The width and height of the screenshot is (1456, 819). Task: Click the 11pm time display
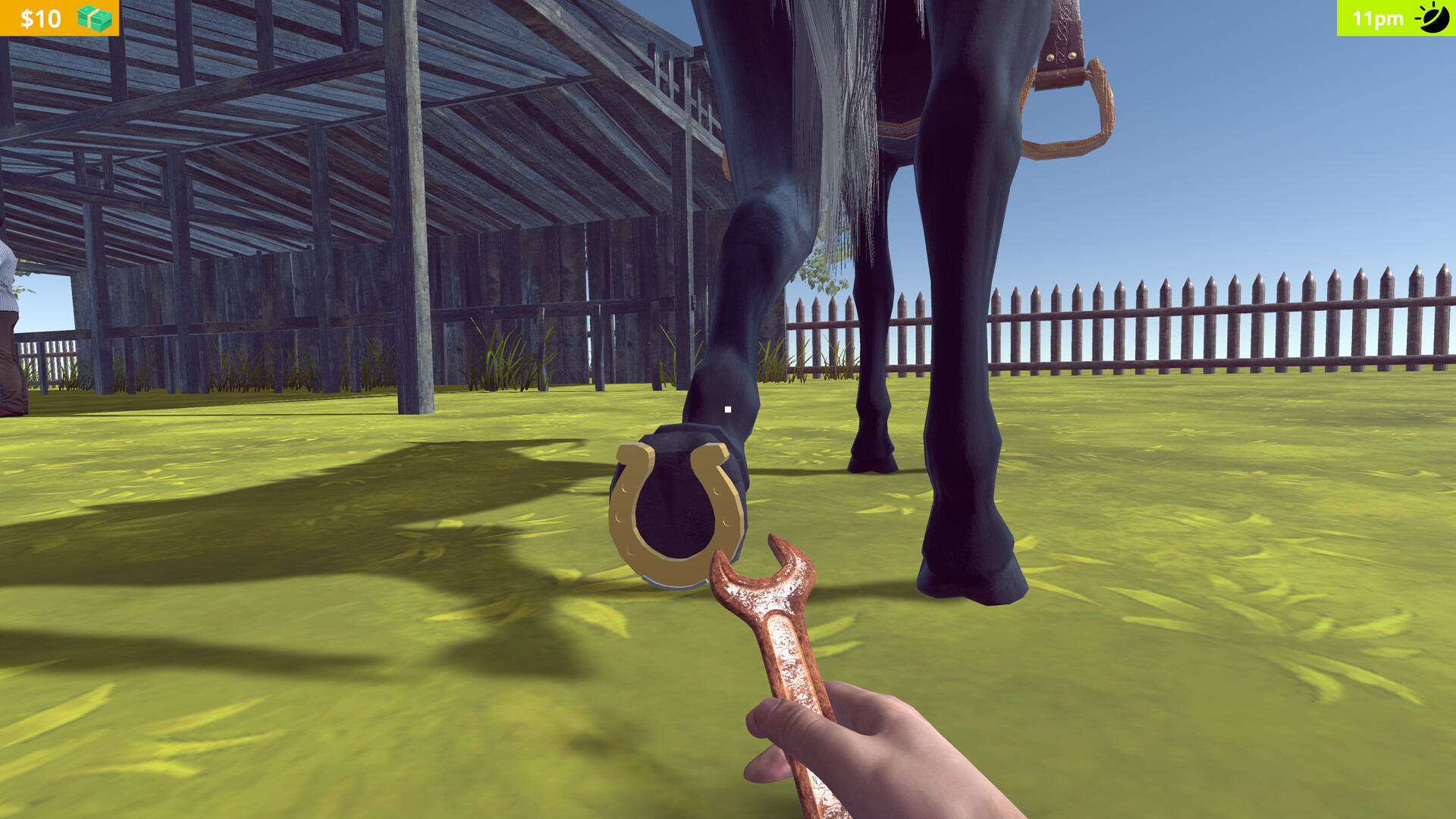(1378, 18)
